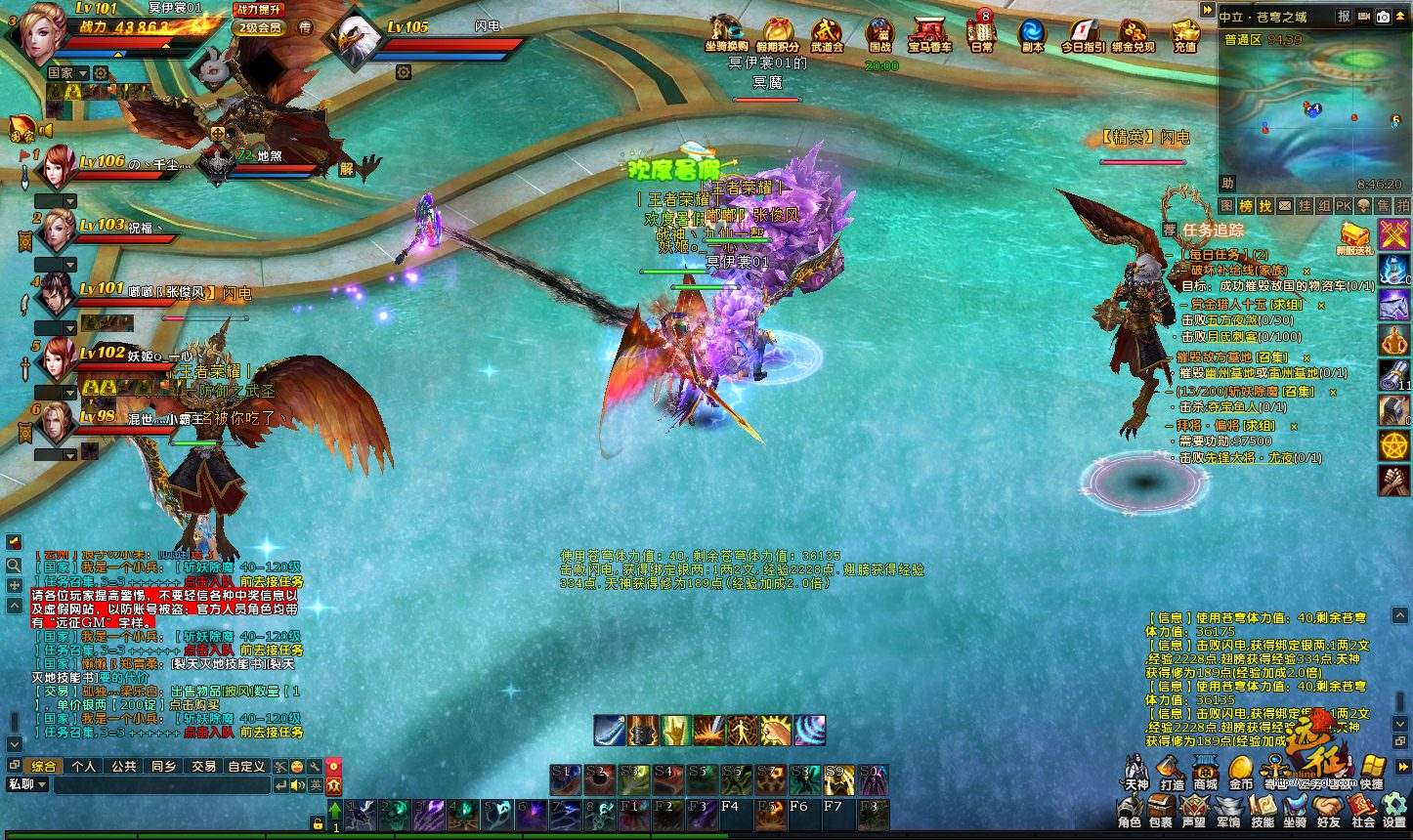1413x840 pixels.
Task: Open the 坐骑换购 mount exchange icon
Action: pos(726,32)
